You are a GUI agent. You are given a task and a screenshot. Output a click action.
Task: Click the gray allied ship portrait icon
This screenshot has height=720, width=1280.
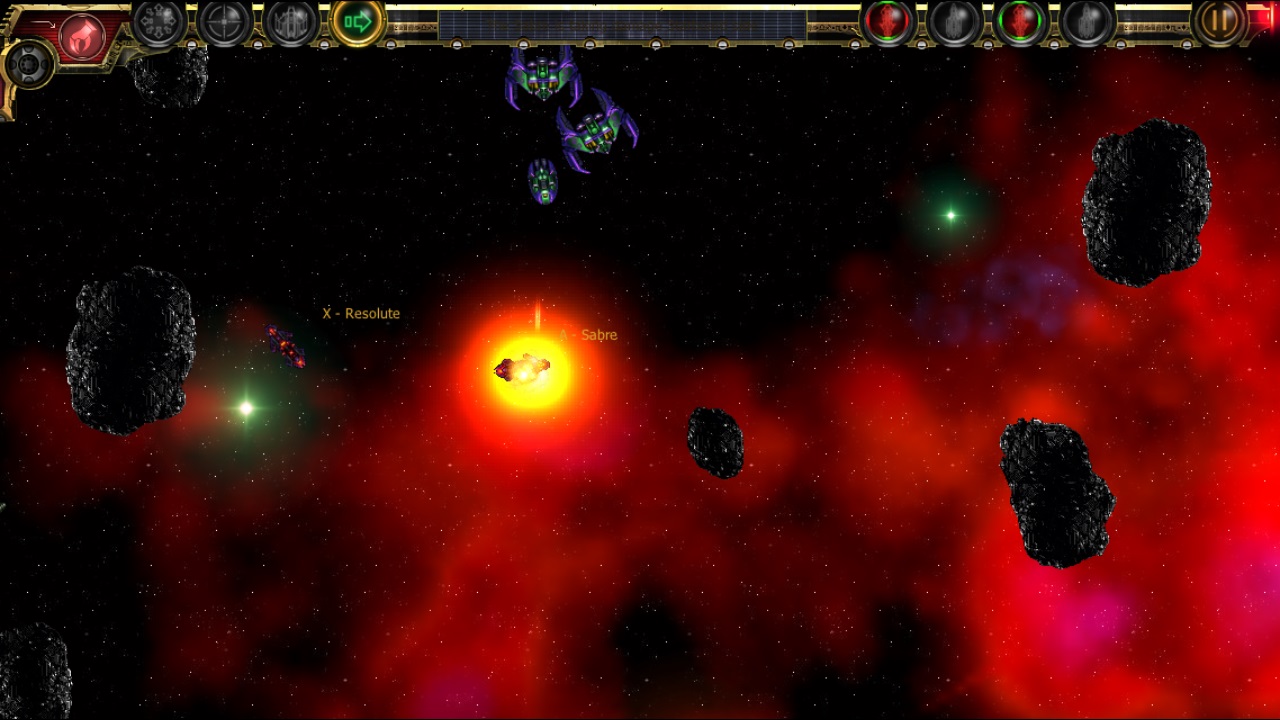(x=953, y=22)
